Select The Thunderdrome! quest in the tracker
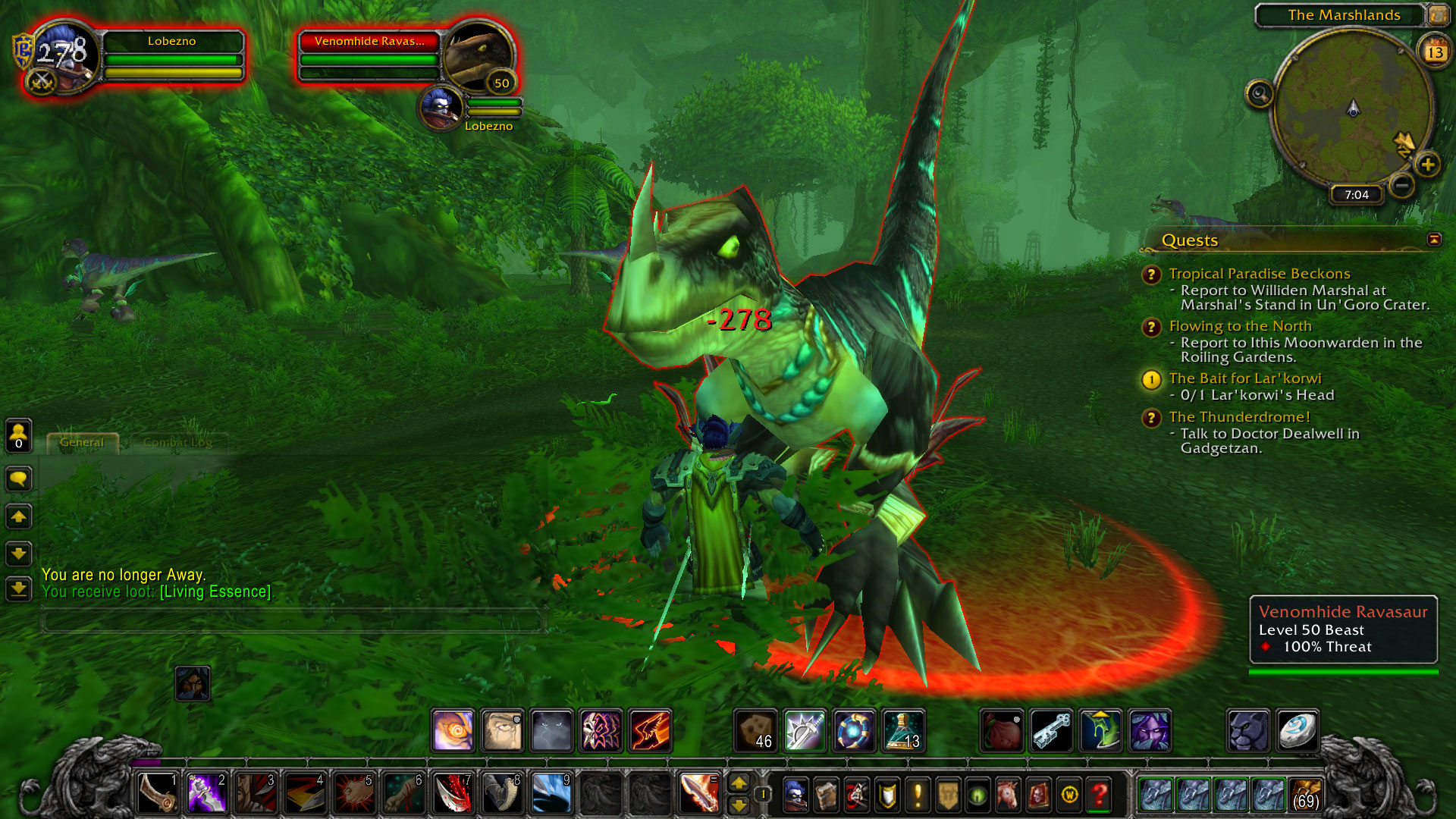The width and height of the screenshot is (1456, 819). 1239,417
